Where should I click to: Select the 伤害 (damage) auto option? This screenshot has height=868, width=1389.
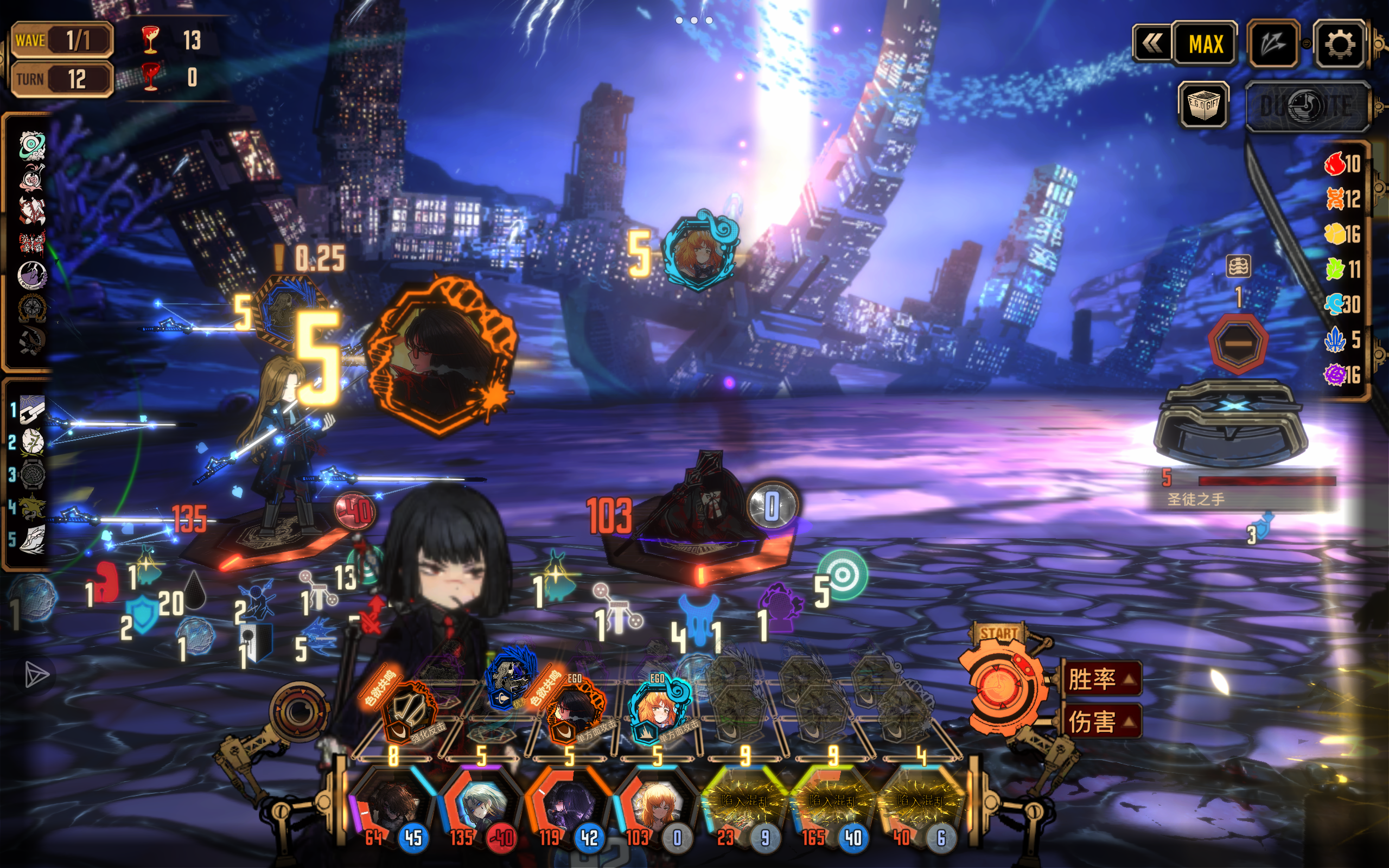coord(1101,722)
